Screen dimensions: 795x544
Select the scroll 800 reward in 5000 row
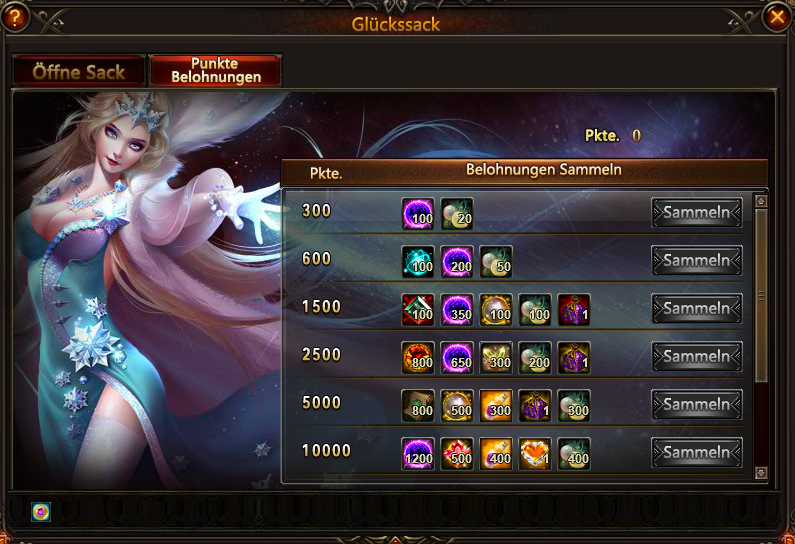coord(417,405)
